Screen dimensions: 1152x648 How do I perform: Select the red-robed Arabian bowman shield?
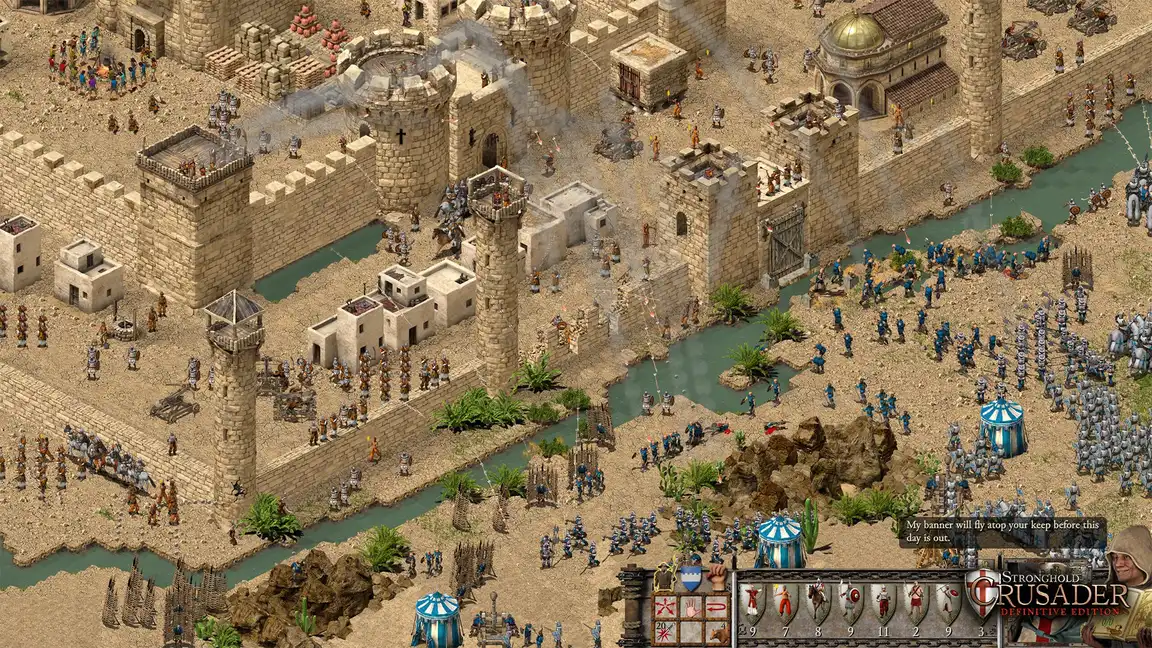[x=752, y=602]
